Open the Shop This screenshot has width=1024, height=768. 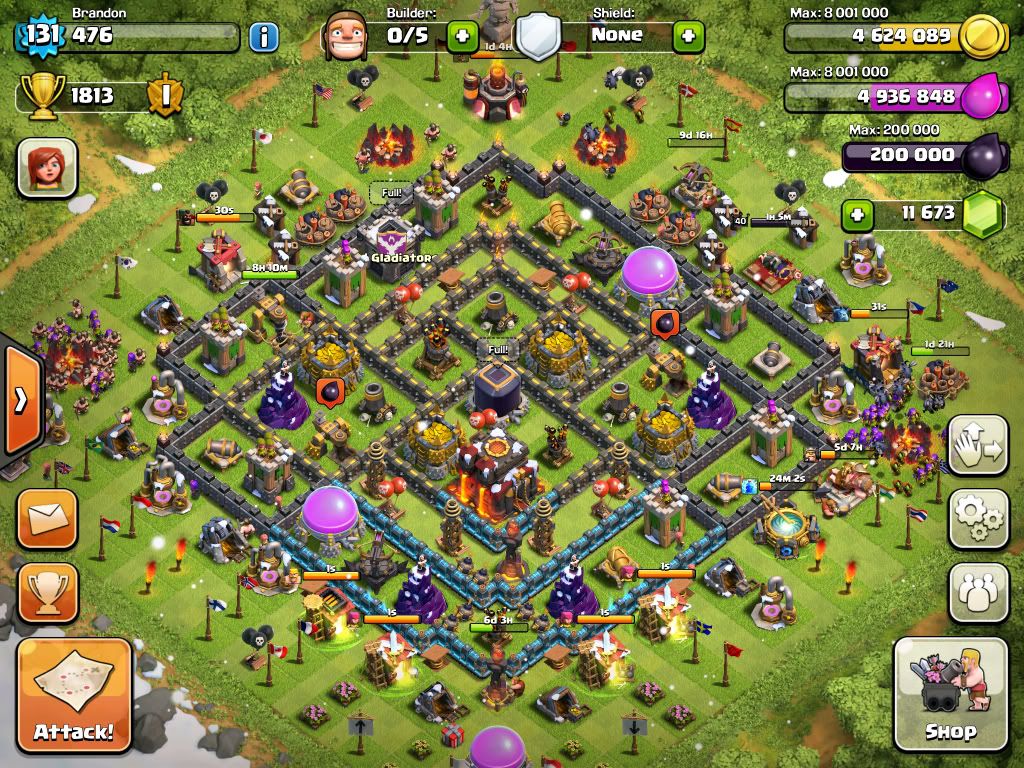click(949, 695)
